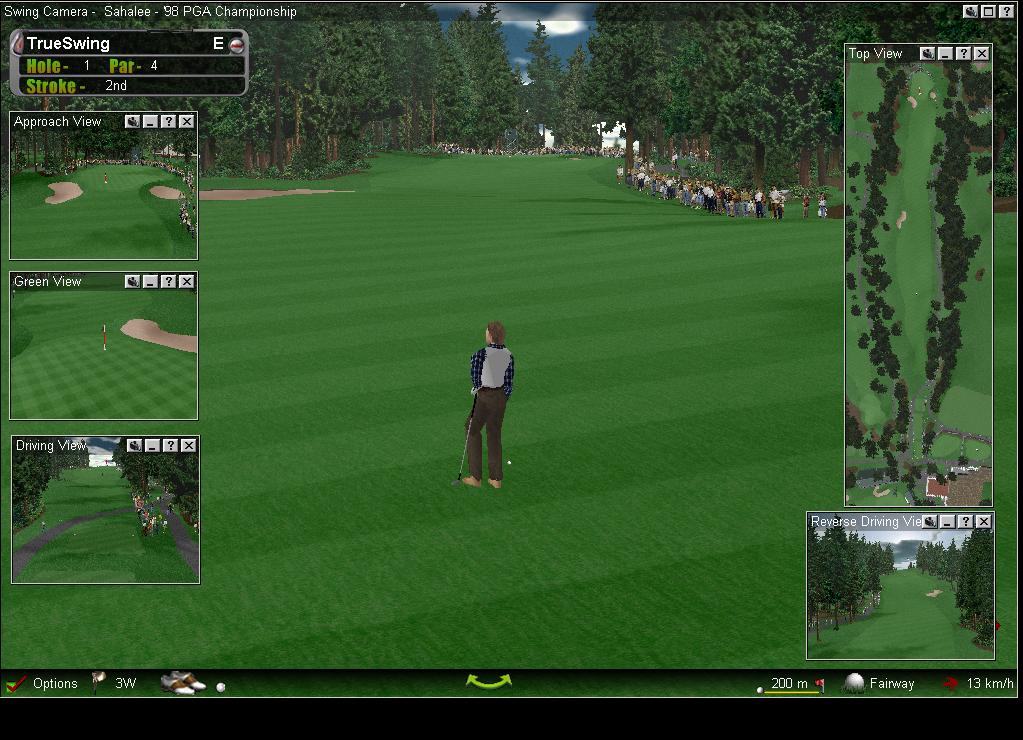This screenshot has height=740, width=1023.
Task: Close the Top View window
Action: [x=981, y=54]
